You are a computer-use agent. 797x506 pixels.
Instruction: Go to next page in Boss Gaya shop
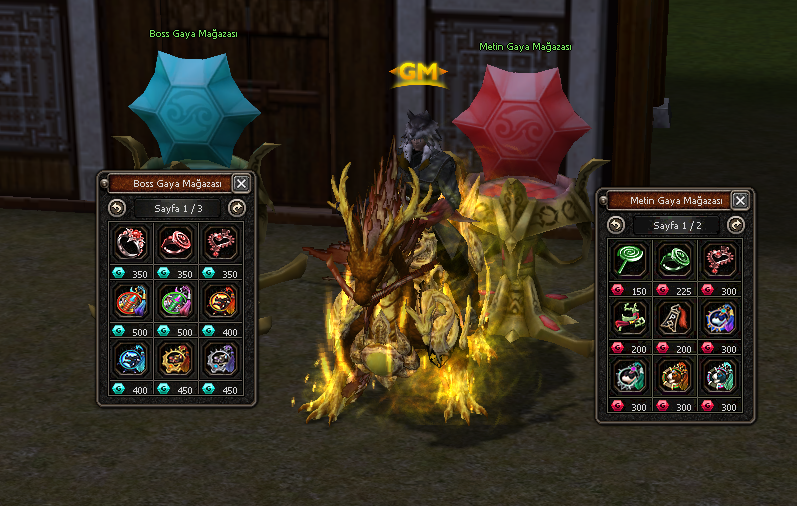point(237,208)
